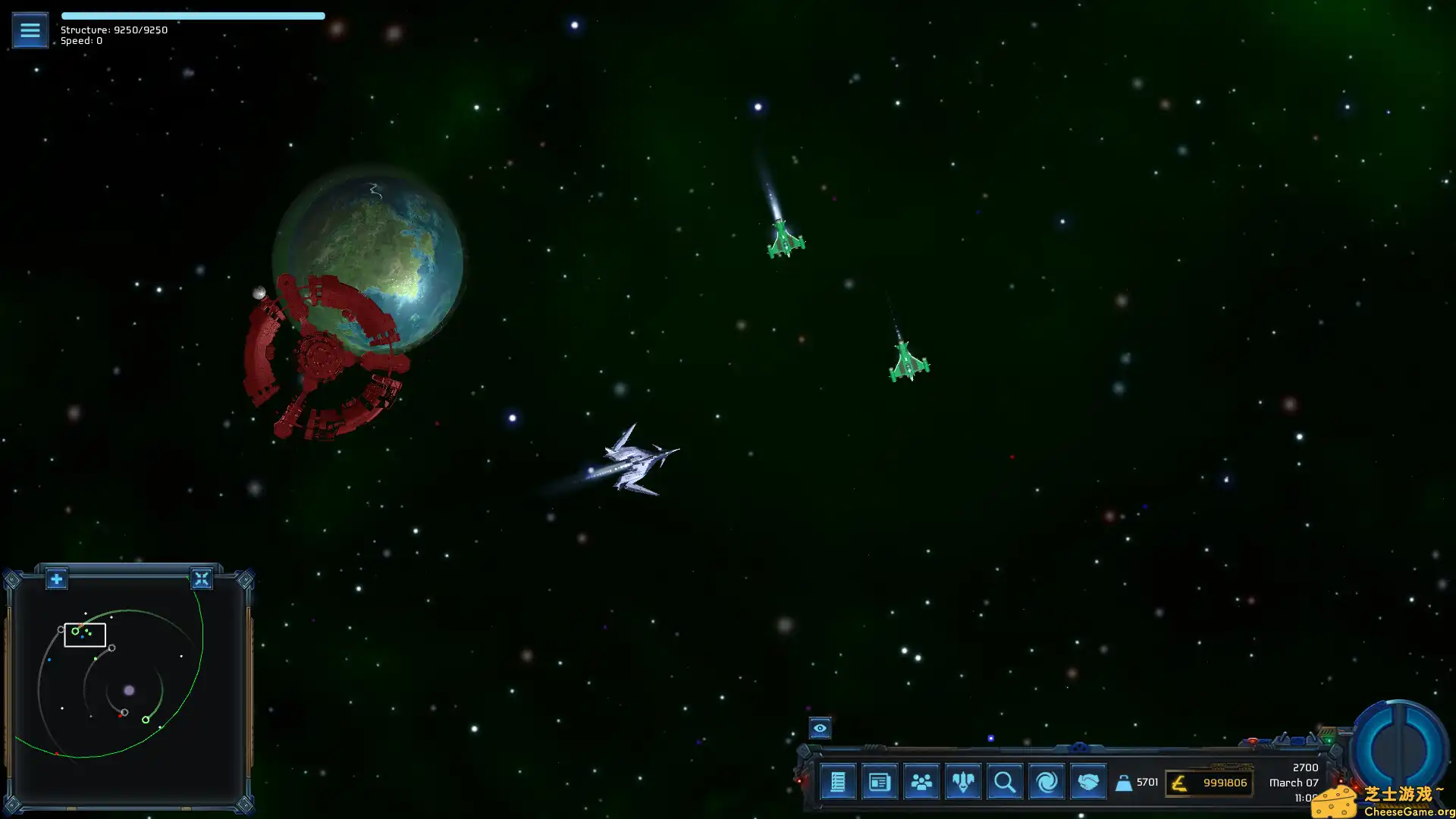
Task: Select the scanner magnifying glass icon
Action: [1004, 782]
